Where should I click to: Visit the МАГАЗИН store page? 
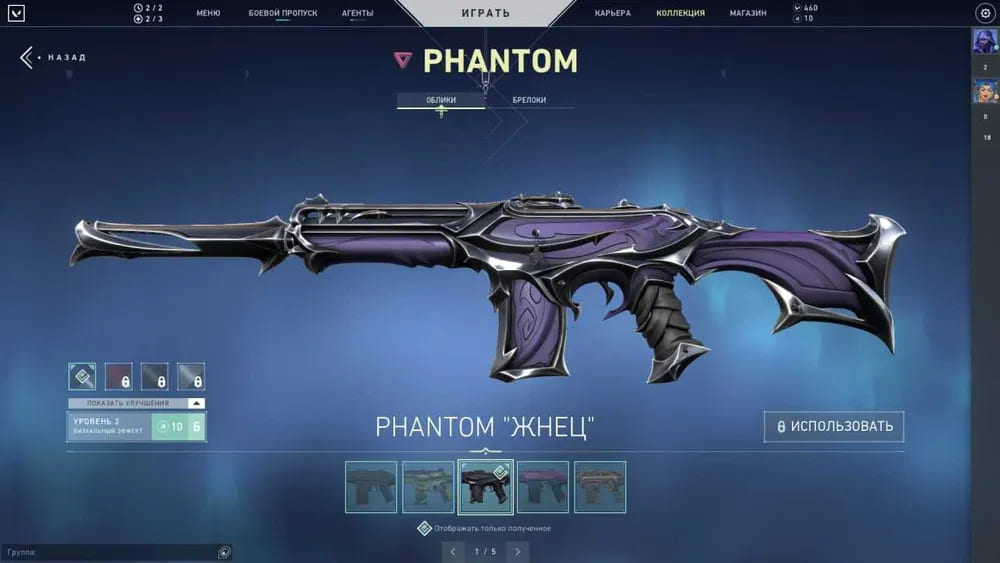[748, 13]
